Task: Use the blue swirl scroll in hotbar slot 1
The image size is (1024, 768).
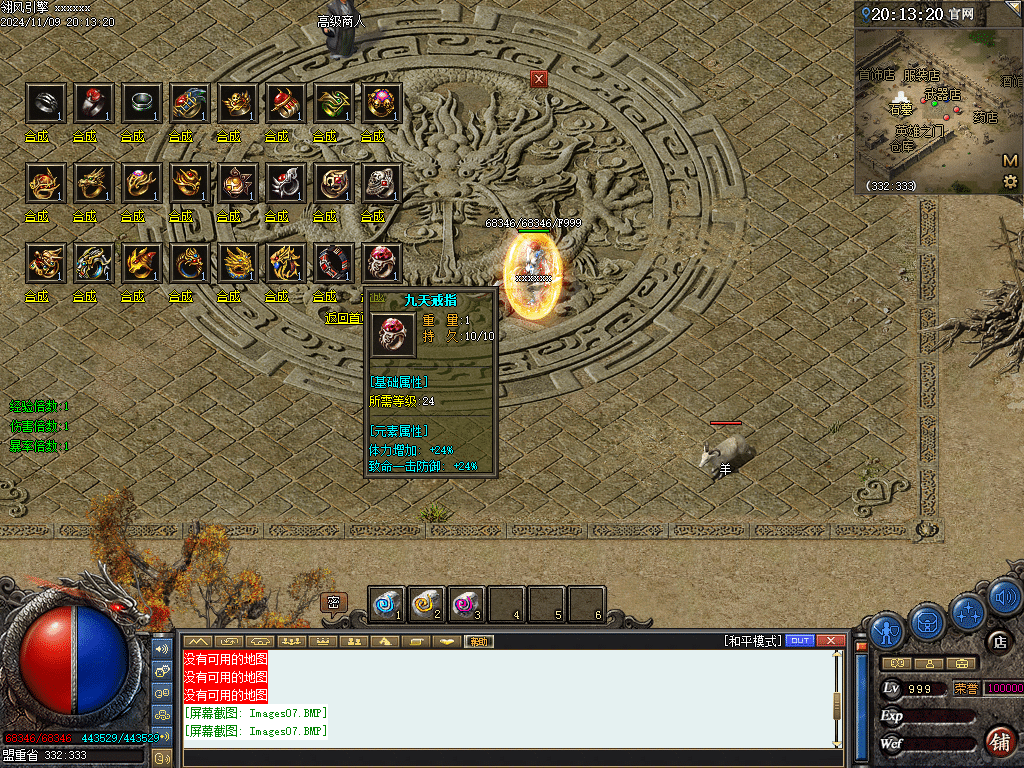Action: click(x=387, y=604)
